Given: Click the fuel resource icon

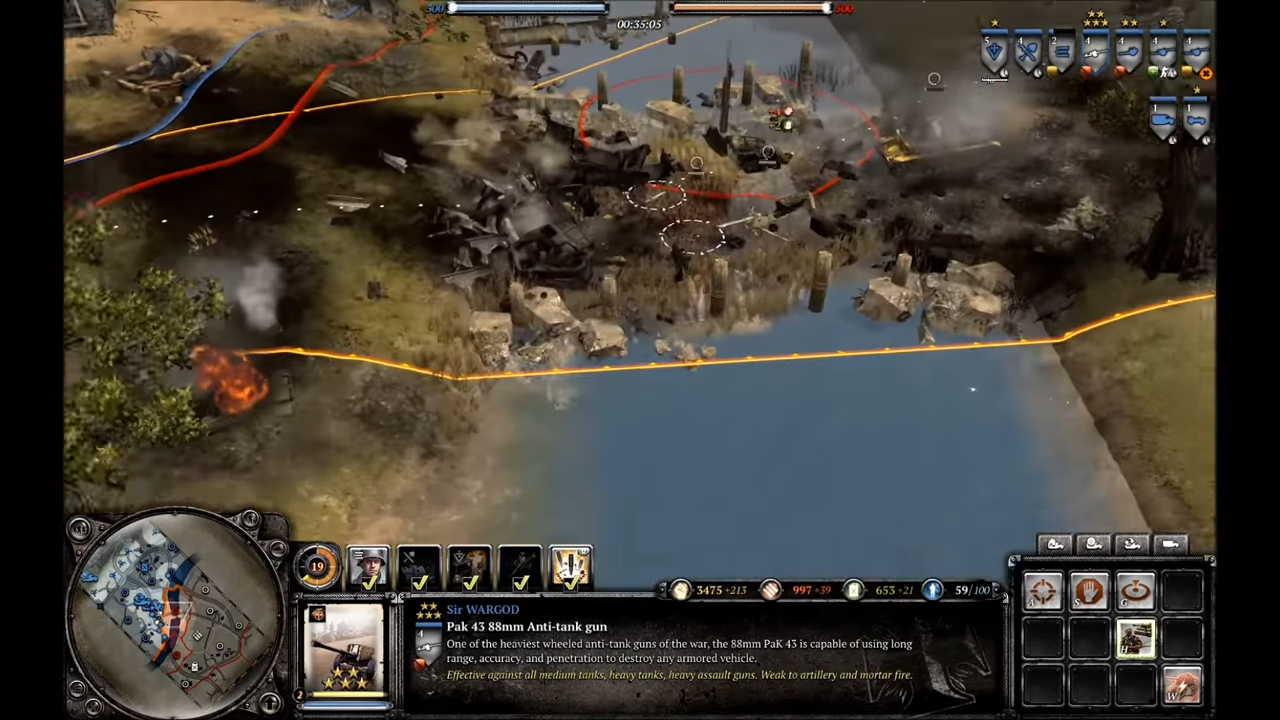Looking at the screenshot, I should tap(855, 590).
